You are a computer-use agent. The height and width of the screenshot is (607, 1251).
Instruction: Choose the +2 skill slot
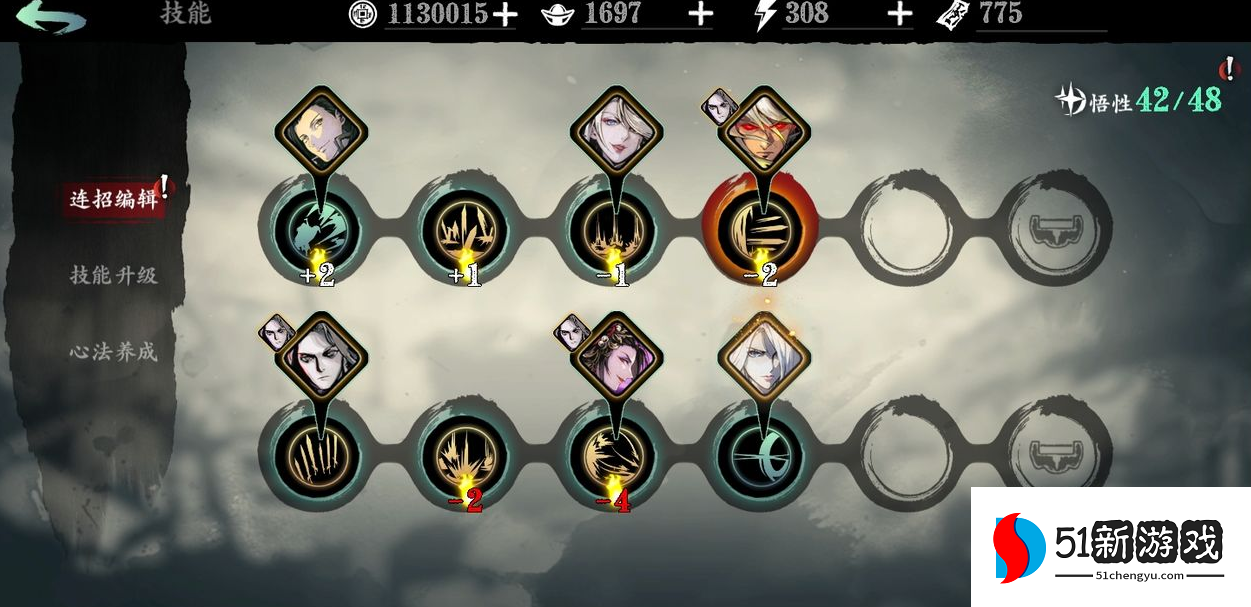point(316,228)
